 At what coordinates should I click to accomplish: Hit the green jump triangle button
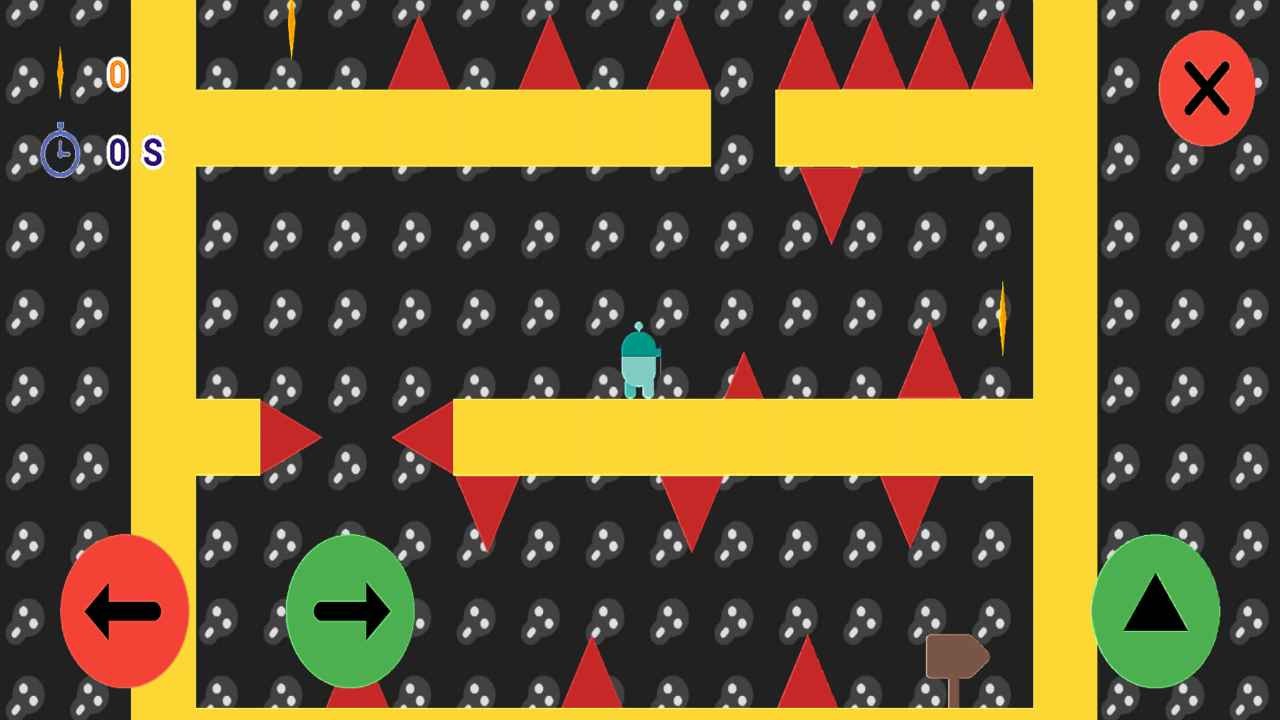coord(1155,610)
